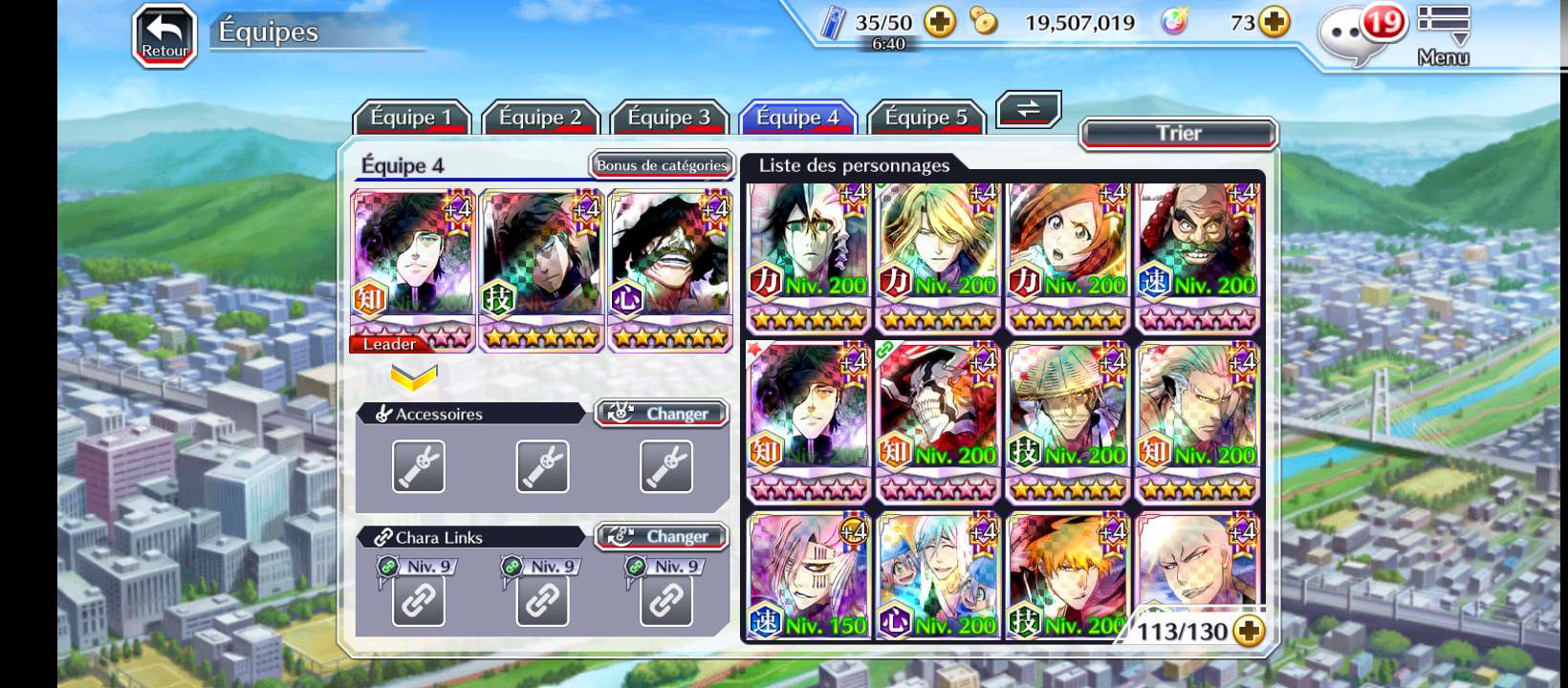Change Chara Links with its Changer button

pyautogui.click(x=662, y=537)
